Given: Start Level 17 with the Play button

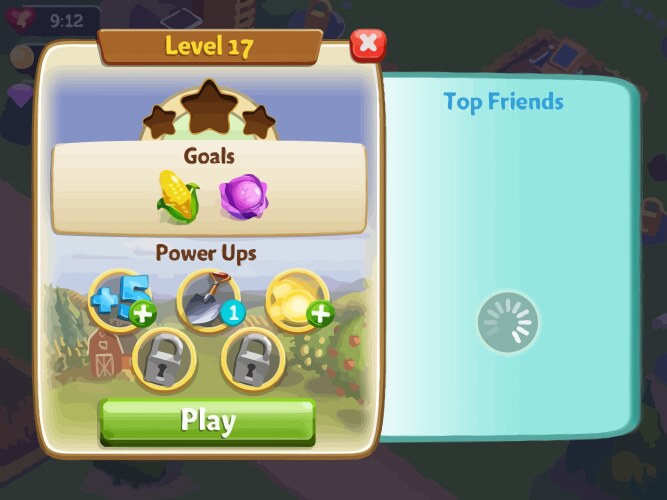Looking at the screenshot, I should point(207,421).
